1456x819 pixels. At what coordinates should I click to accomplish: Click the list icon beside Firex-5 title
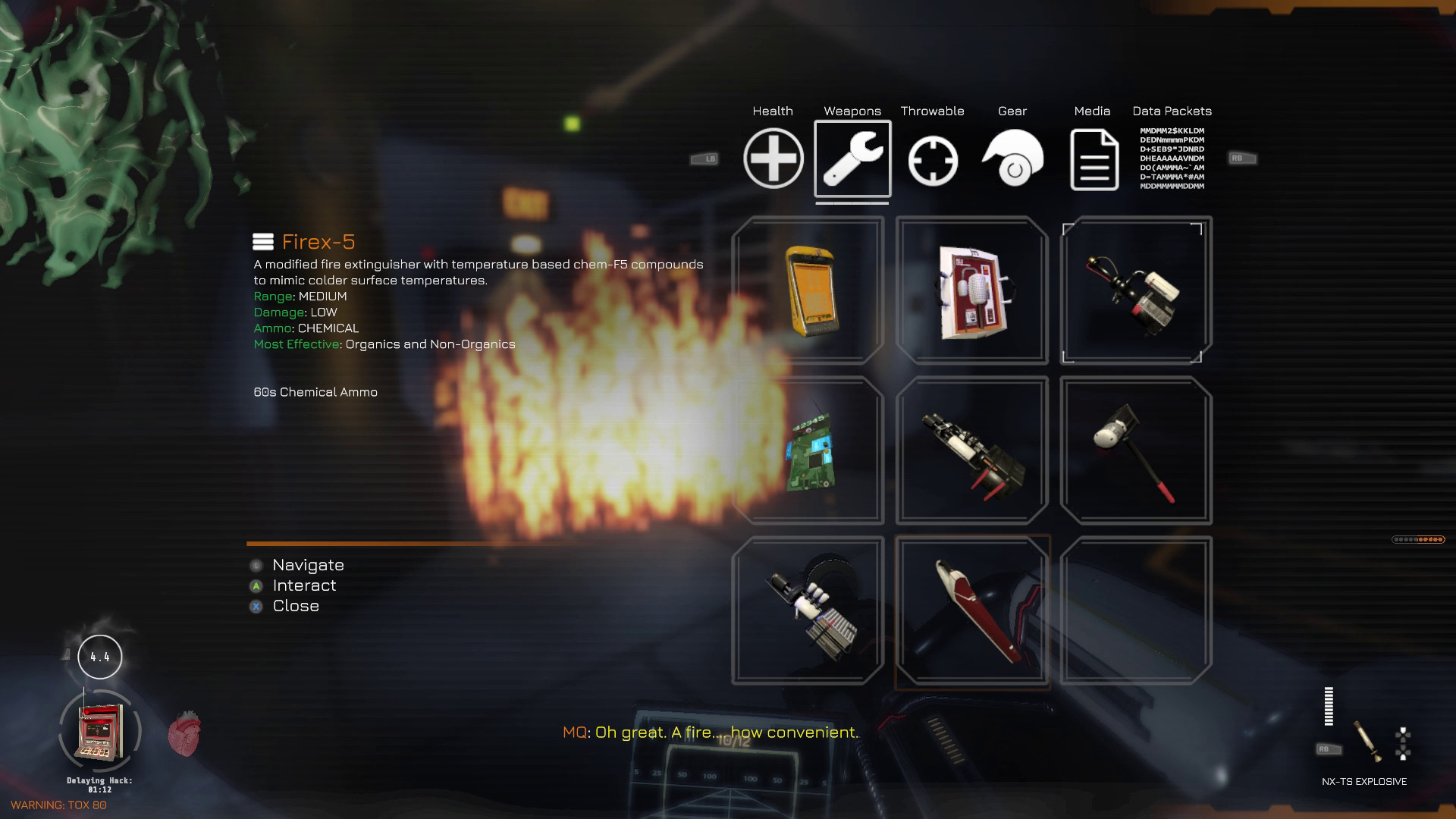click(262, 241)
